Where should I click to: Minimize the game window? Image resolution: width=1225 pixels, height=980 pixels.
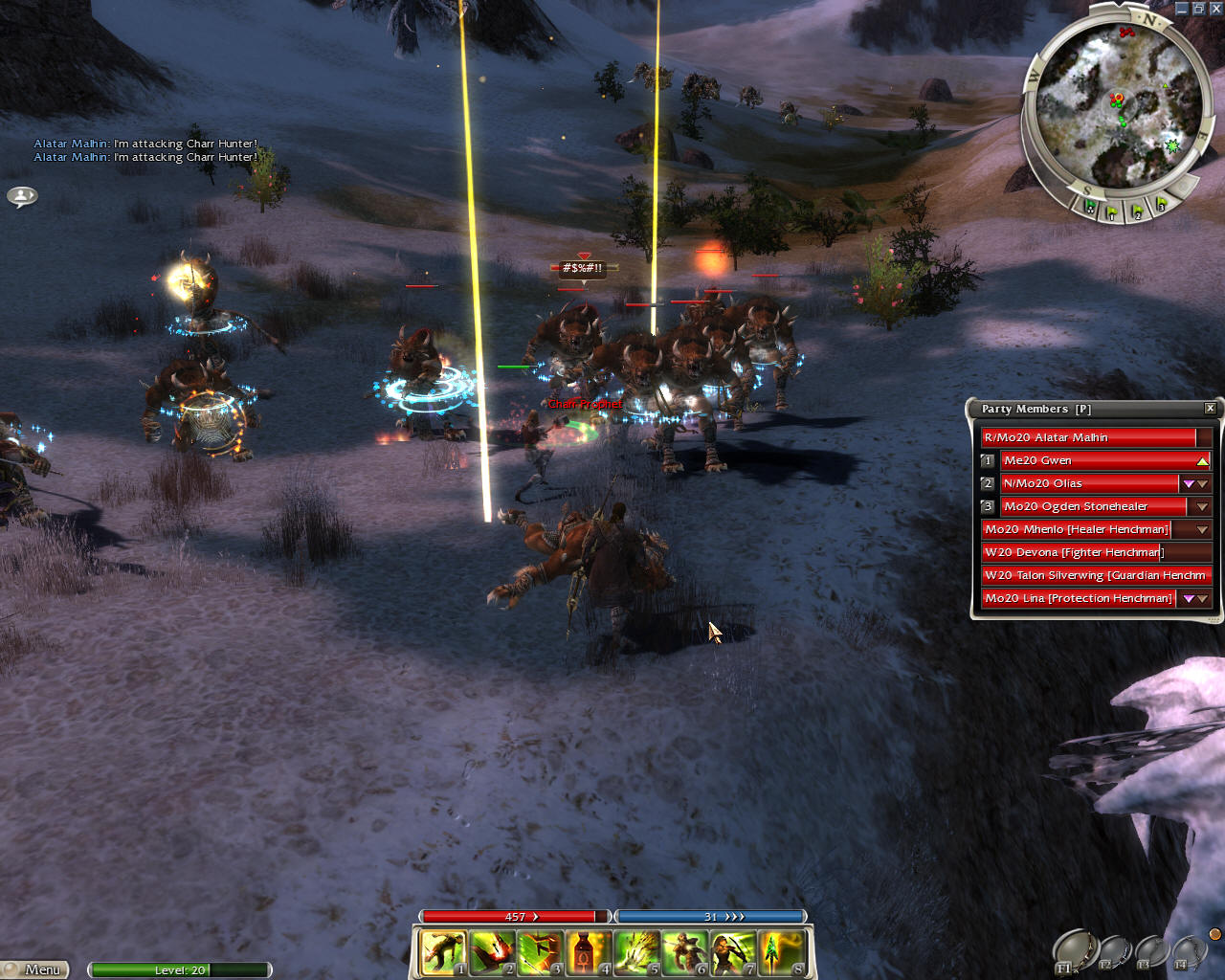click(x=1182, y=8)
